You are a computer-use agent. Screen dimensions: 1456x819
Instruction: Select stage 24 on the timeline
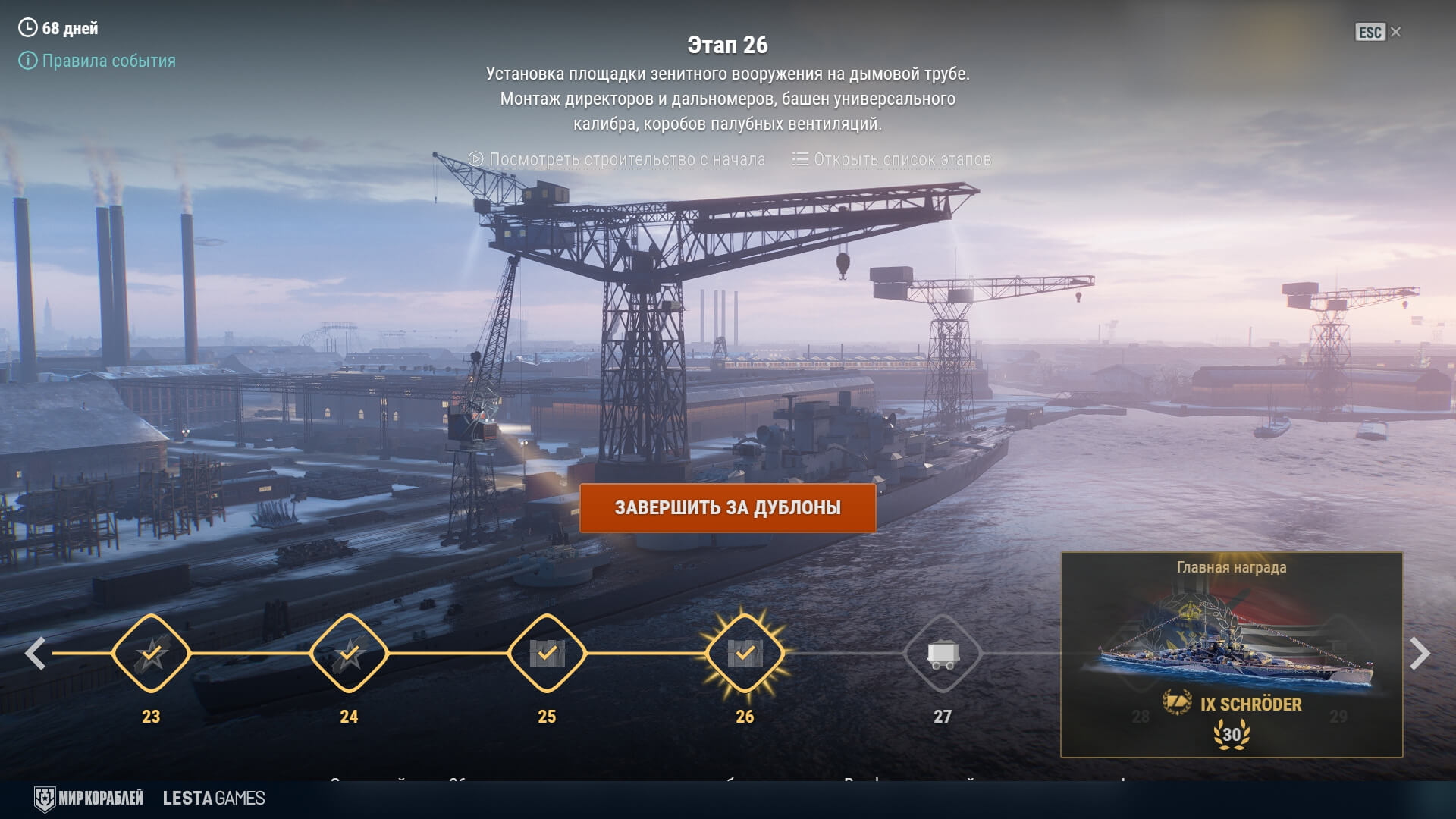coord(349,653)
